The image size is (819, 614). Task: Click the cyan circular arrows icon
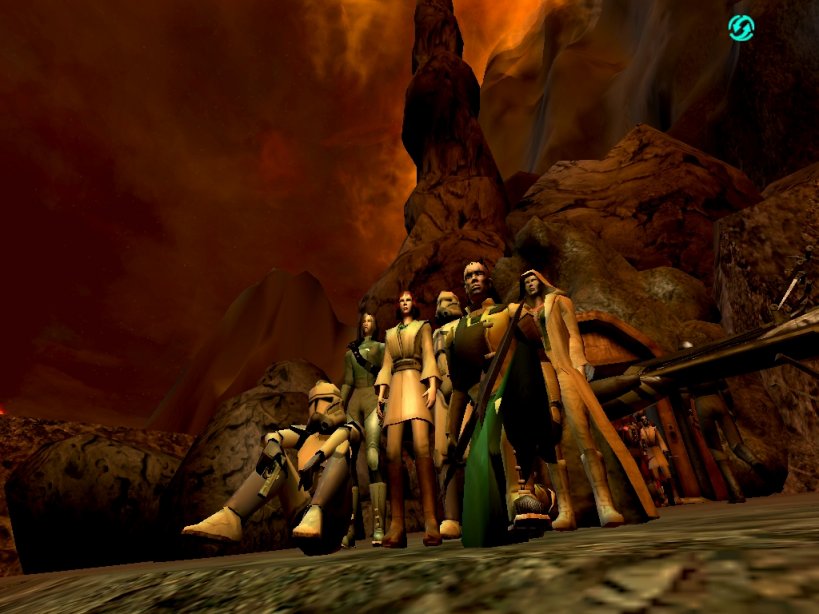[741, 28]
